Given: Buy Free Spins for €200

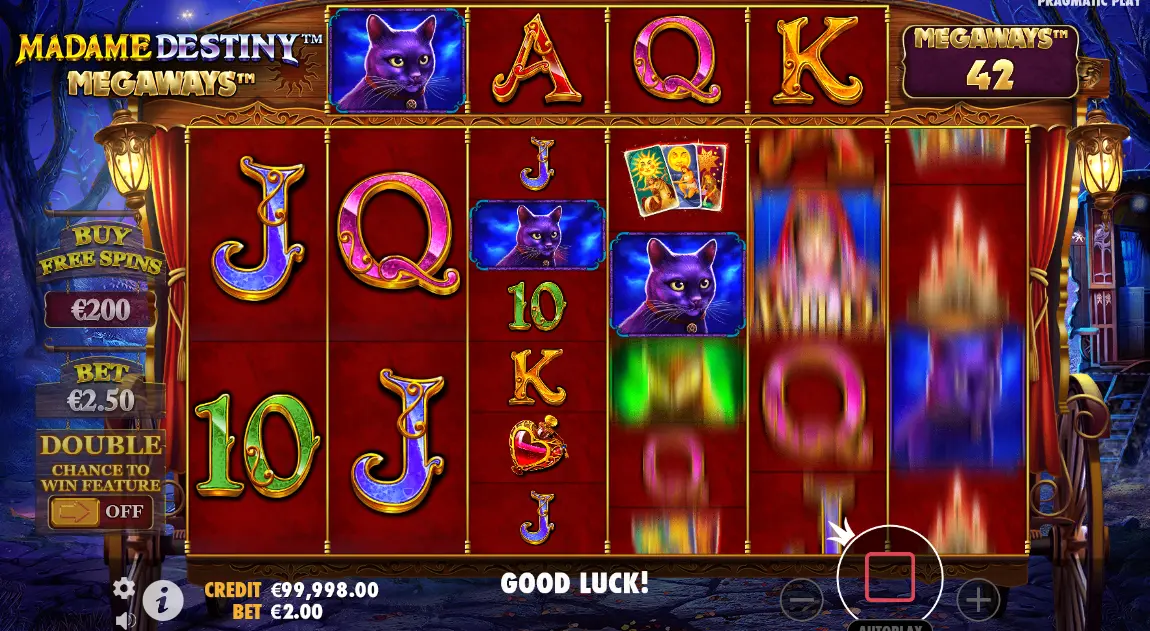Looking at the screenshot, I should pos(100,310).
